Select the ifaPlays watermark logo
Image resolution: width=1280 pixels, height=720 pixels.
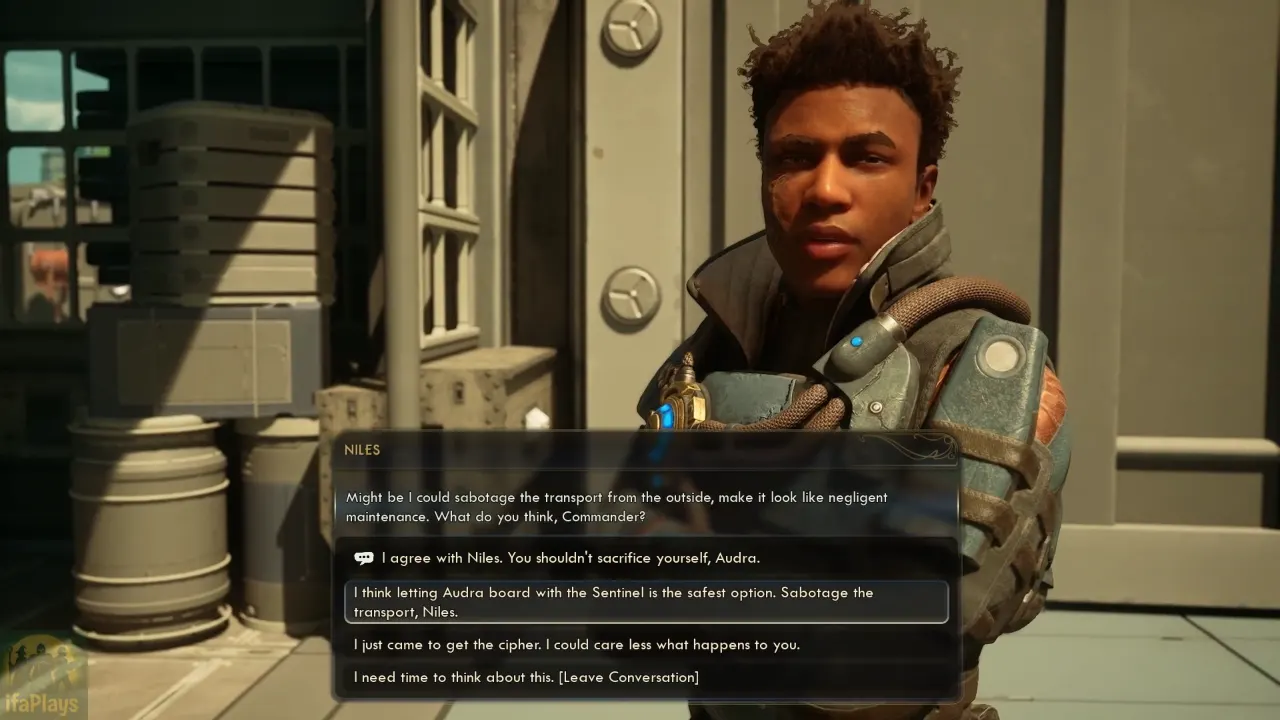pos(40,678)
